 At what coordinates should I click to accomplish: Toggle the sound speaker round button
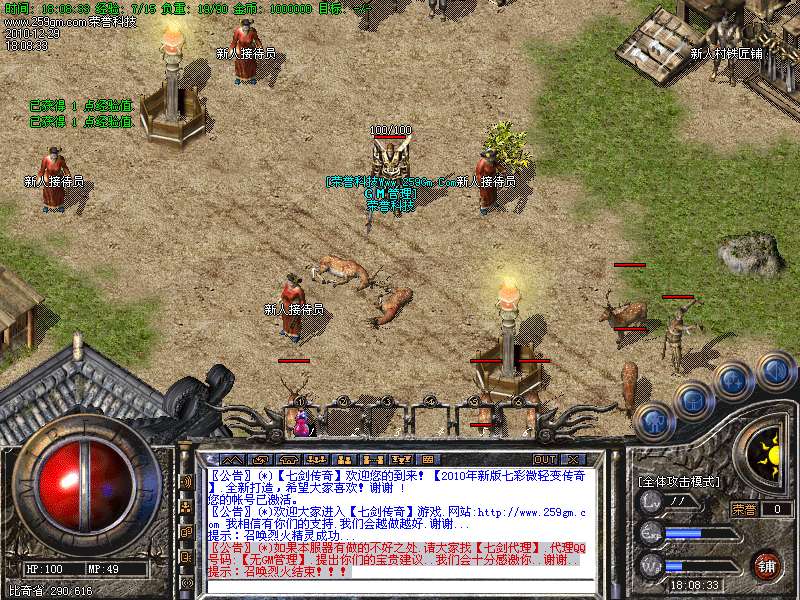point(774,371)
